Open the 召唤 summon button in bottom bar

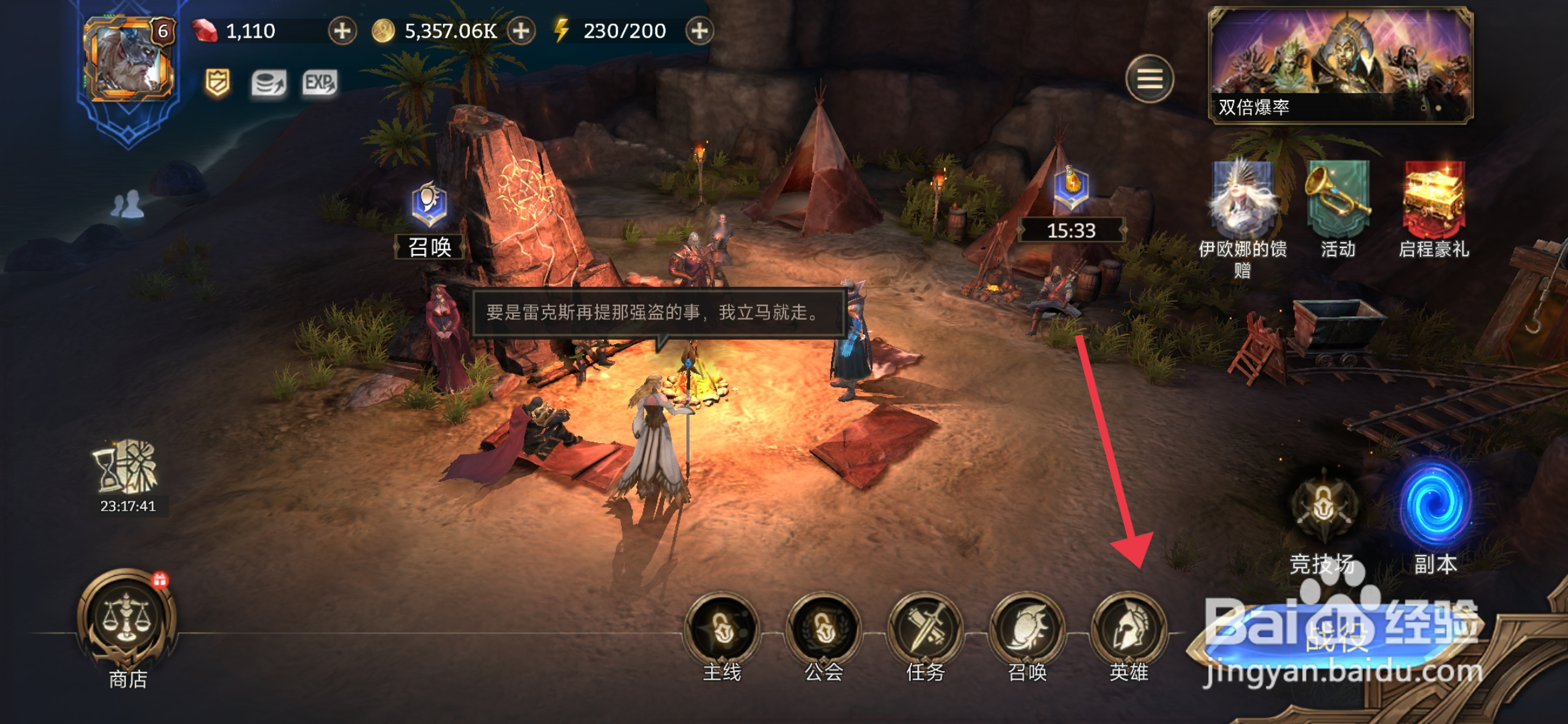tap(1027, 630)
